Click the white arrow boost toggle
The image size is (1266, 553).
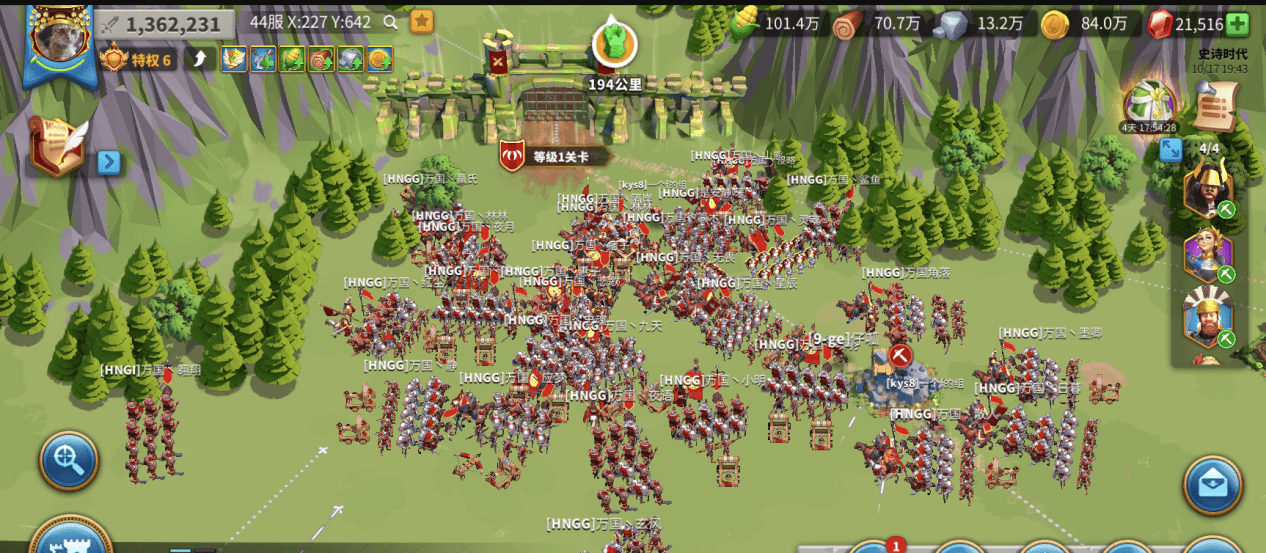(201, 59)
